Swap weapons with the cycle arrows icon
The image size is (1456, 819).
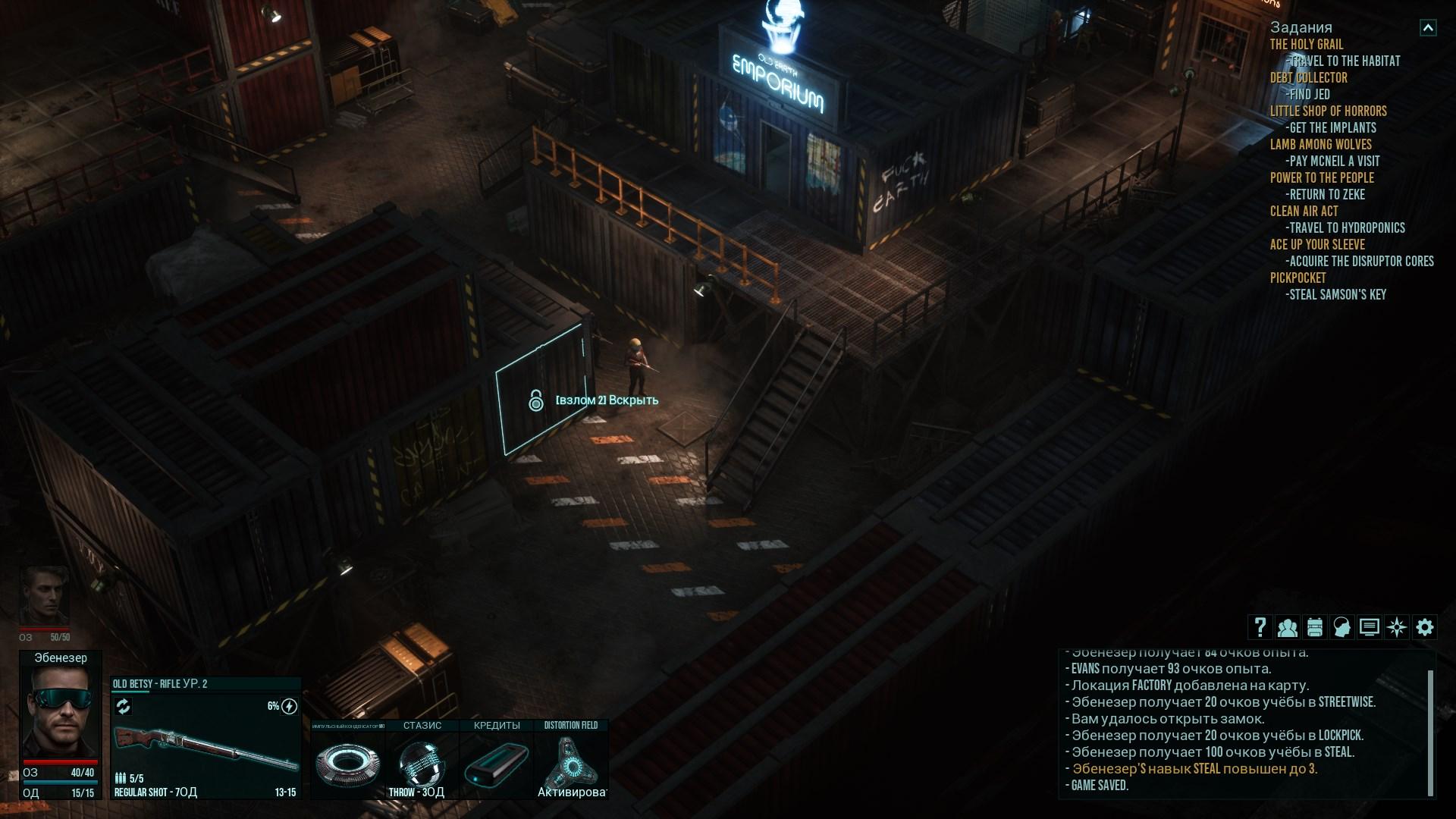123,707
